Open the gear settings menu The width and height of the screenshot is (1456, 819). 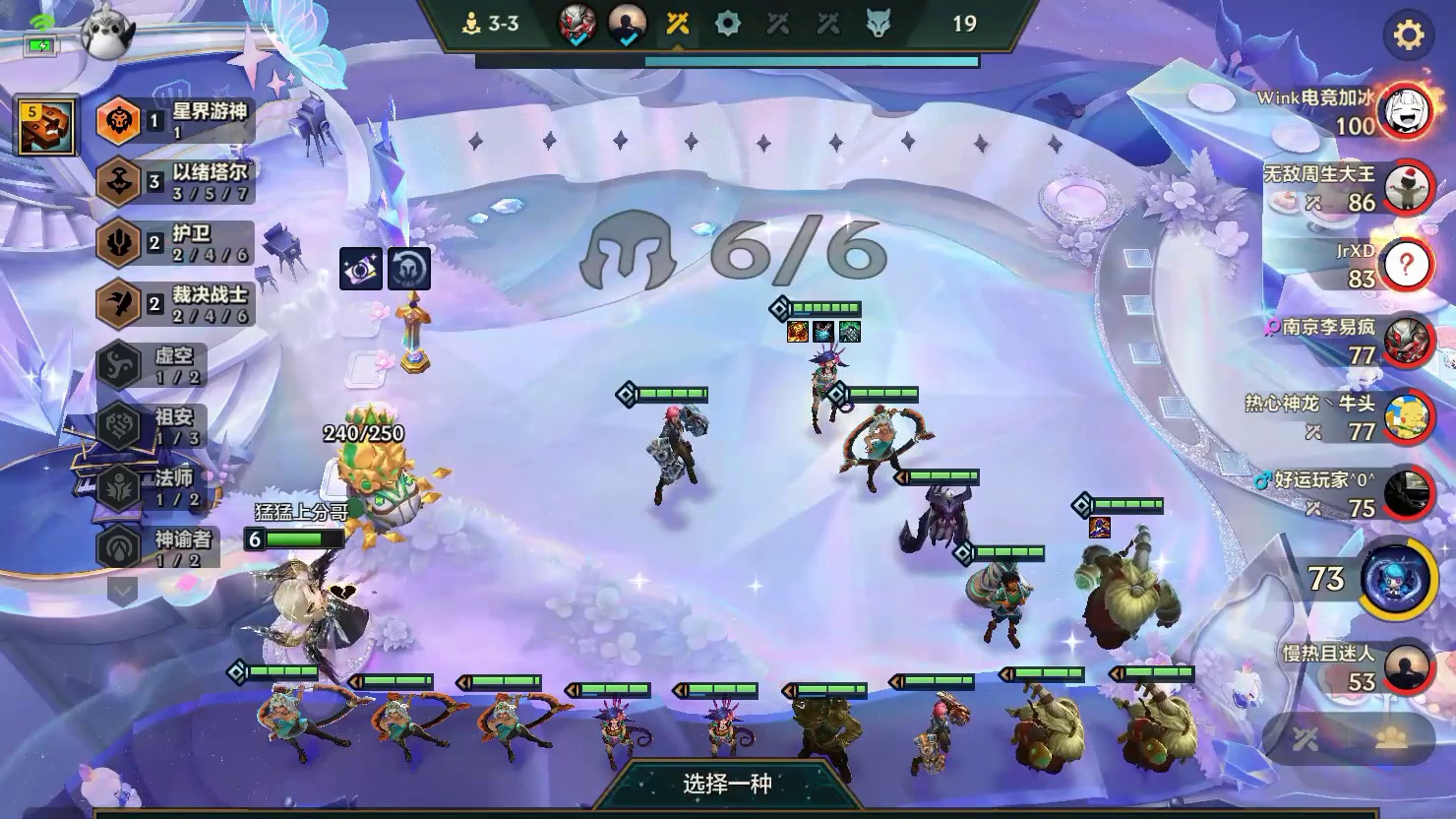click(1408, 36)
